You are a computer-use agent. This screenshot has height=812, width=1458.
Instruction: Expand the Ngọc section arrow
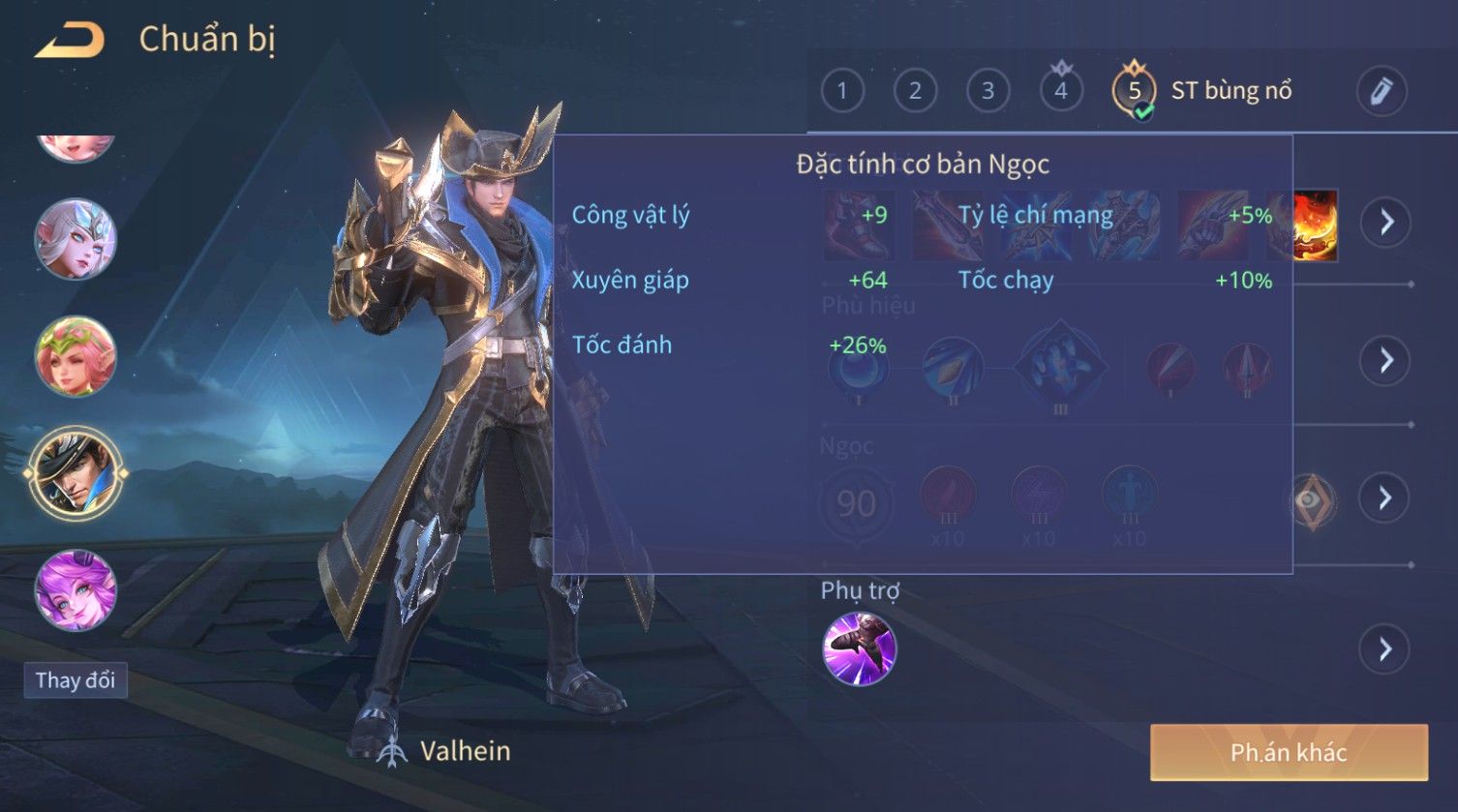(1385, 497)
